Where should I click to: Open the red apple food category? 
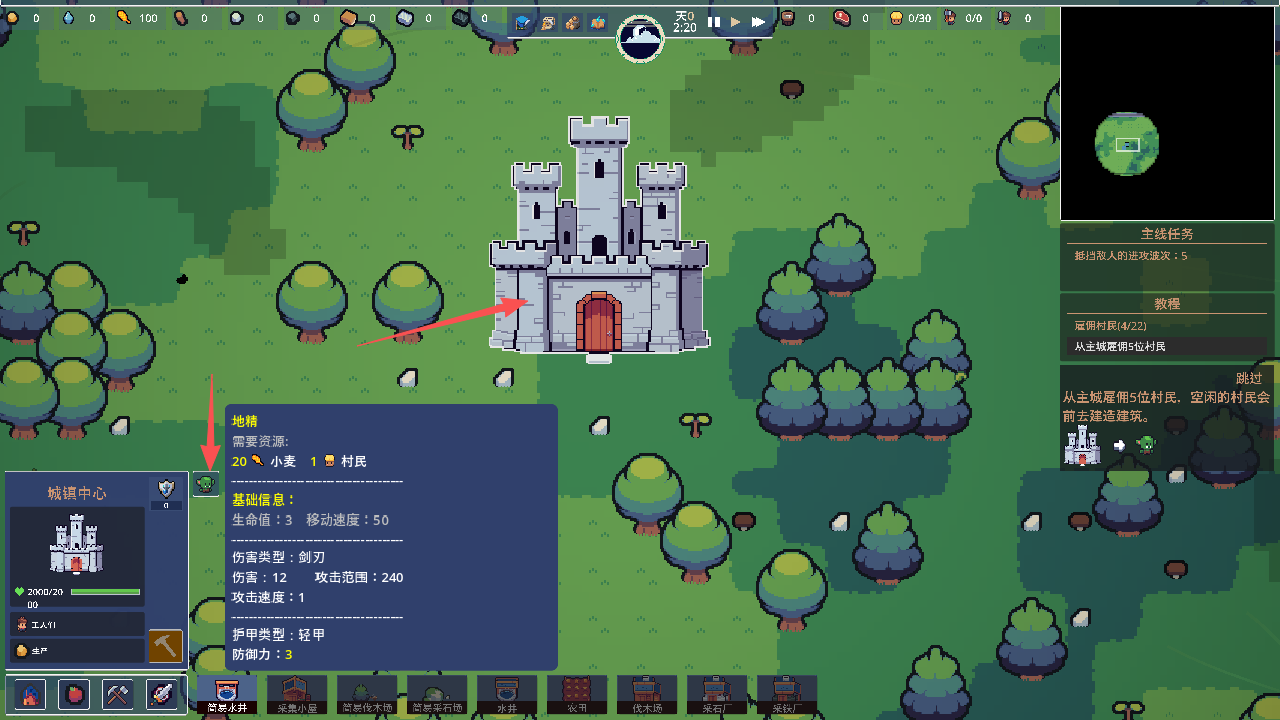75,694
